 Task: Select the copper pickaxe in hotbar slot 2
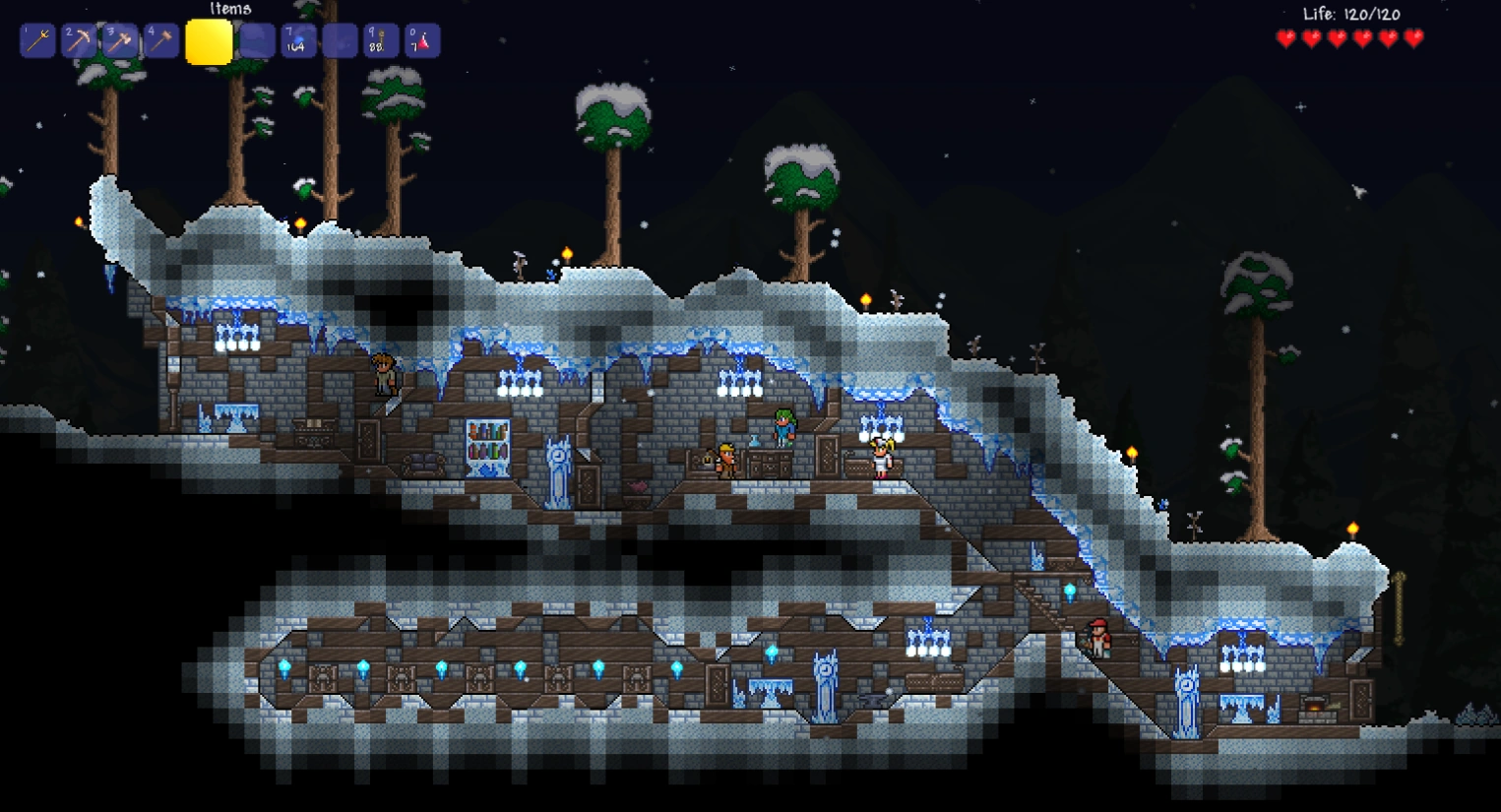coord(78,41)
